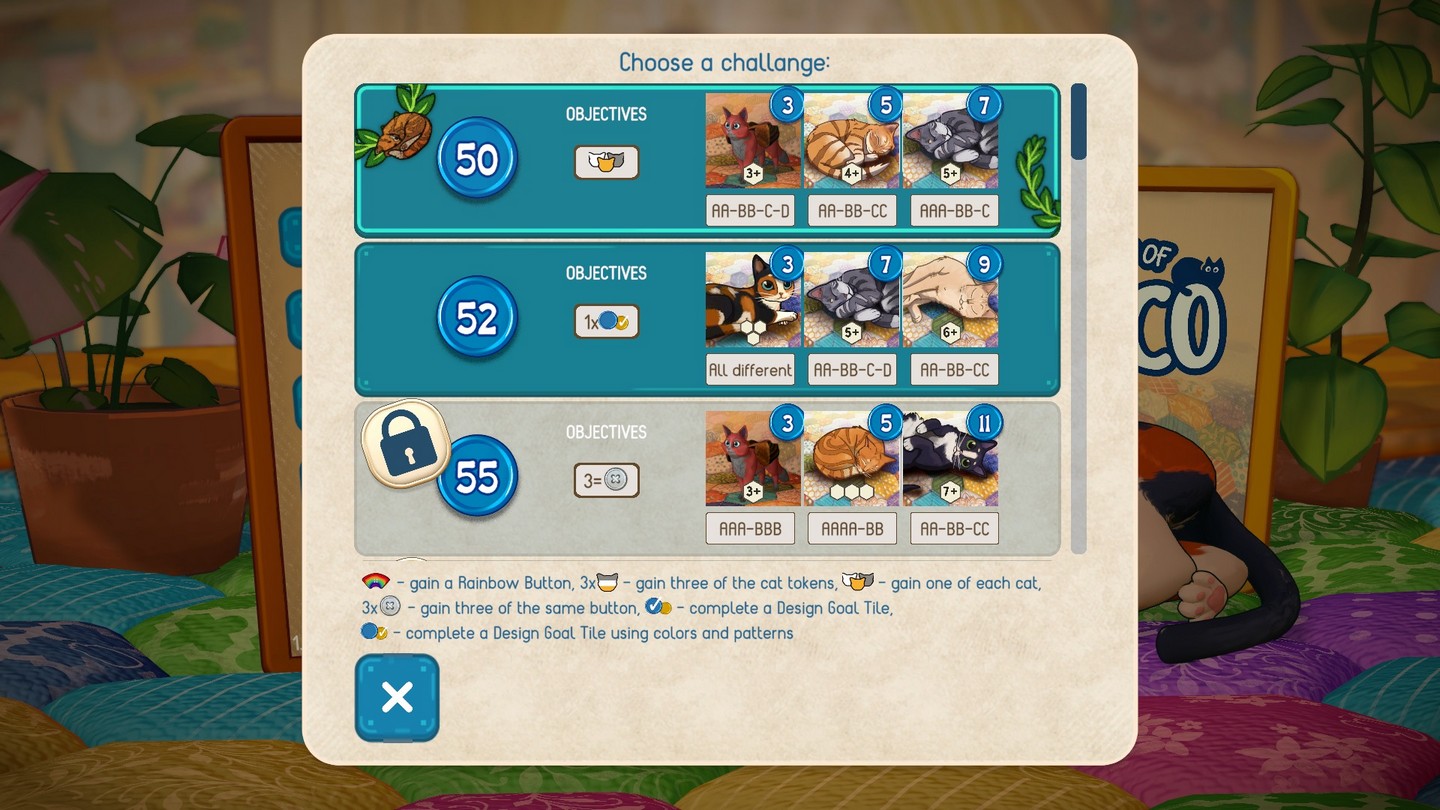This screenshot has height=810, width=1440.
Task: Click the padlock icon on locked challenge
Action: click(406, 443)
